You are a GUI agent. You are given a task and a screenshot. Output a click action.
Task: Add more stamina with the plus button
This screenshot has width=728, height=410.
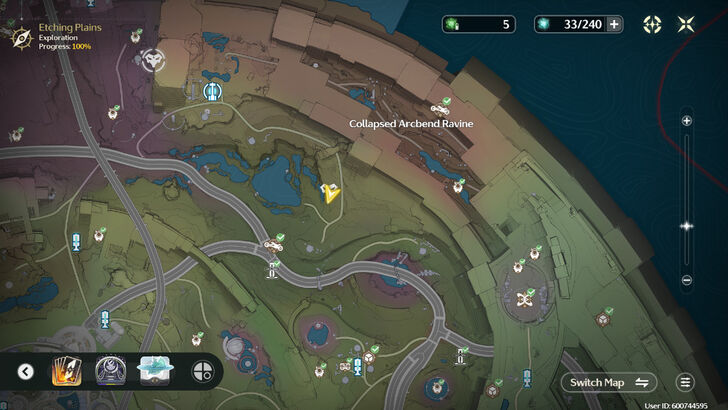click(x=614, y=24)
